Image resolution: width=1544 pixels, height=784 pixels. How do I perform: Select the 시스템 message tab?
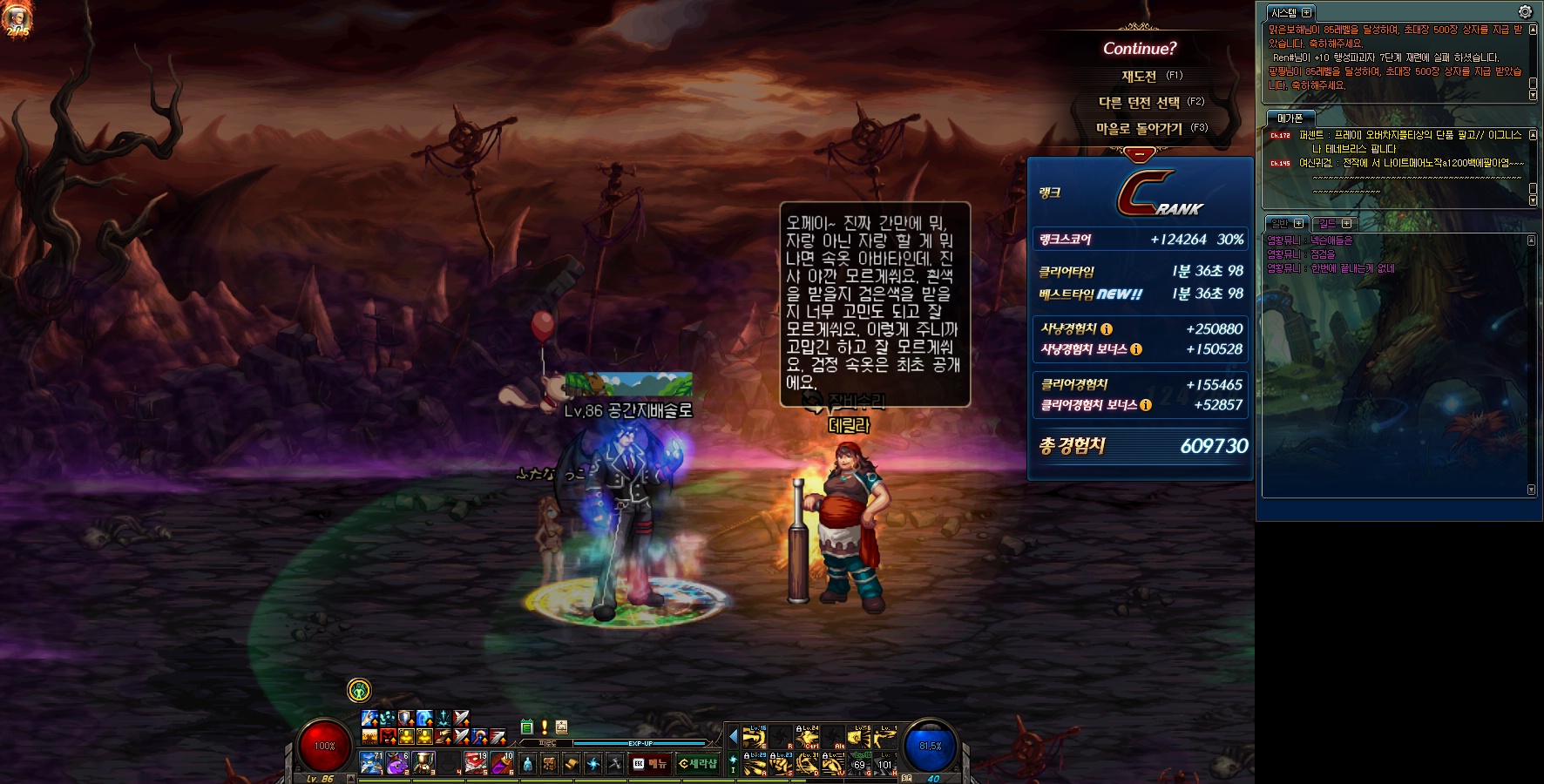coord(1283,13)
